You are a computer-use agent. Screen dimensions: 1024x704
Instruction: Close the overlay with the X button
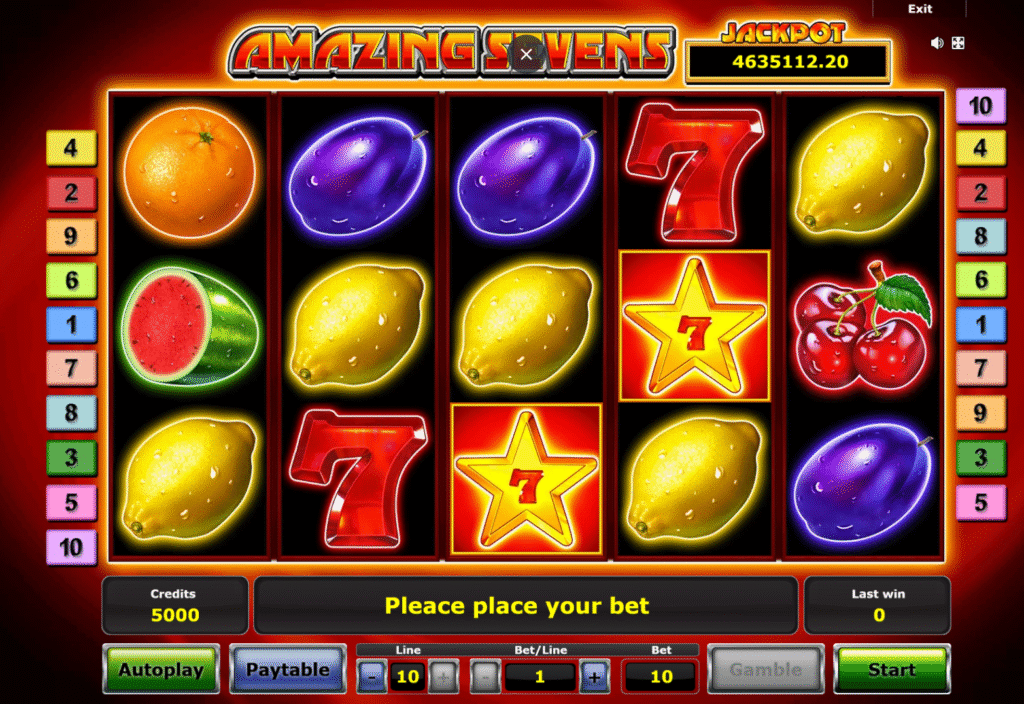[527, 55]
